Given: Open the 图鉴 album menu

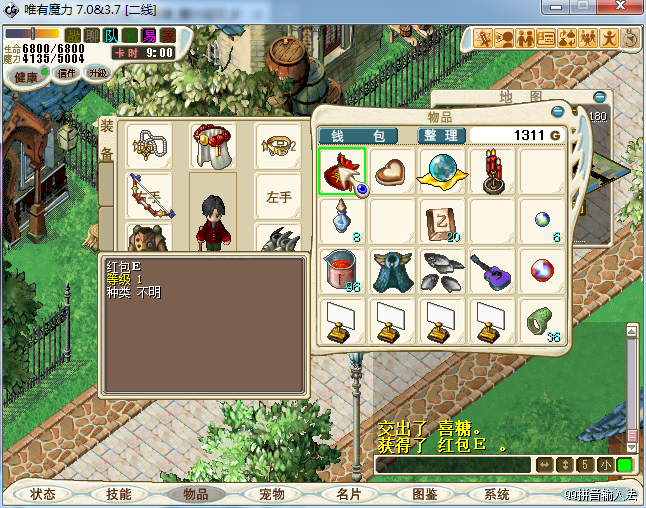Looking at the screenshot, I should (x=424, y=494).
